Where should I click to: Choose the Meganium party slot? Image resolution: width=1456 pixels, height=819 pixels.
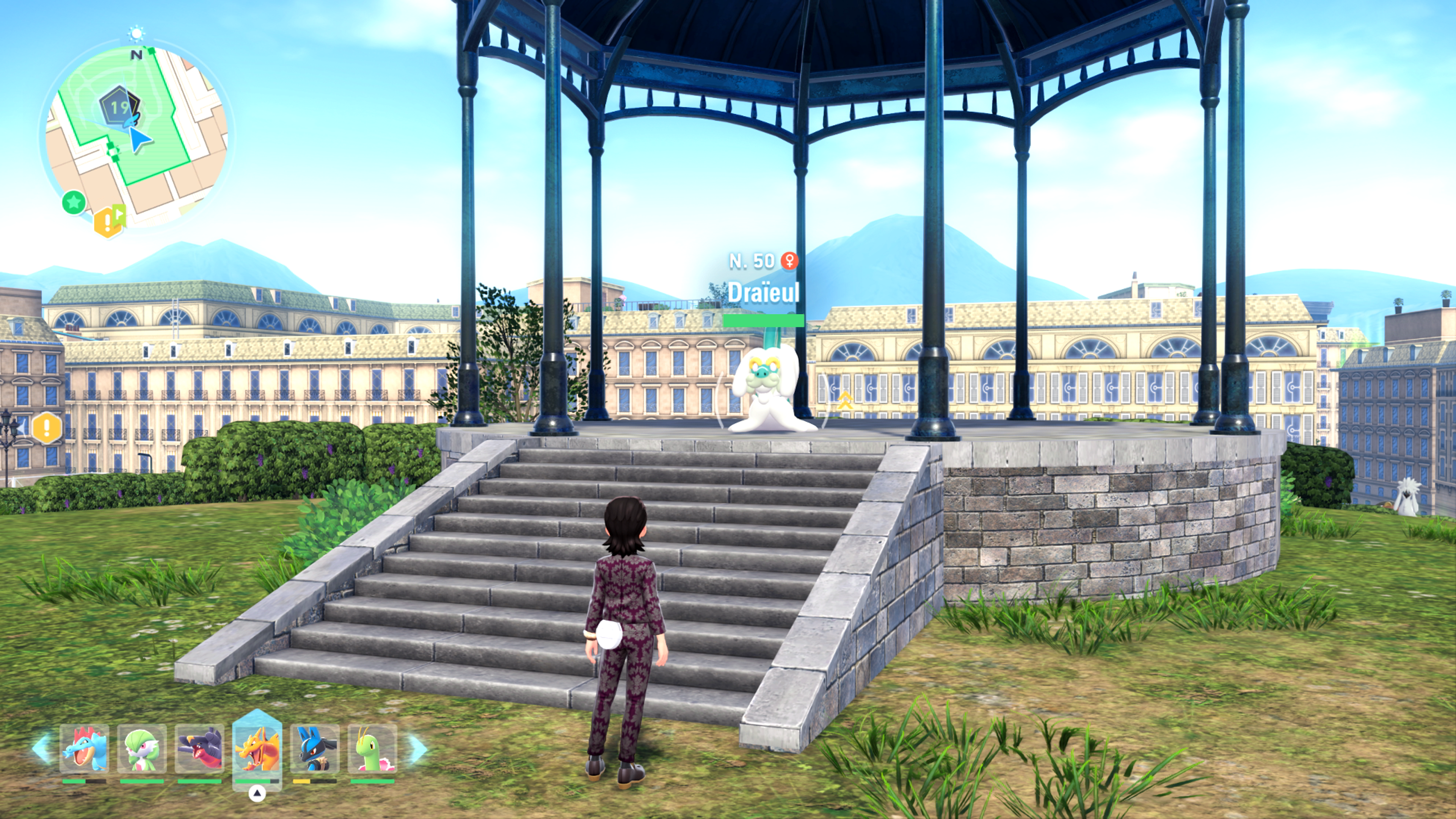click(372, 749)
